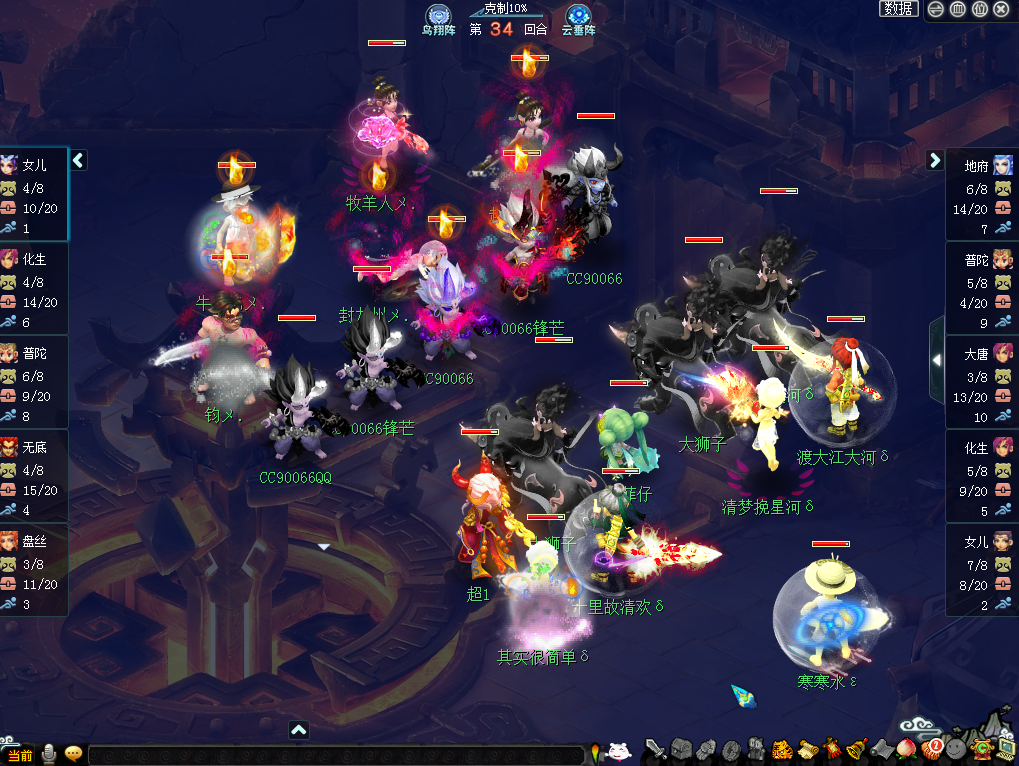This screenshot has height=766, width=1019.
Task: Collapse the right team panel arrow
Action: [x=935, y=160]
